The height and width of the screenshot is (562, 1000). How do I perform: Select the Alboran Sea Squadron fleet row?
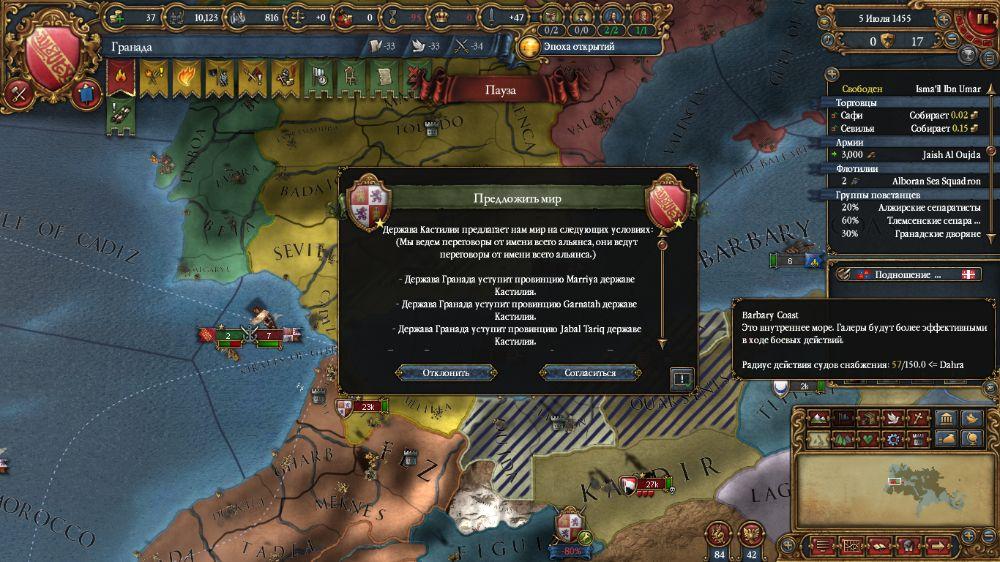pos(905,181)
